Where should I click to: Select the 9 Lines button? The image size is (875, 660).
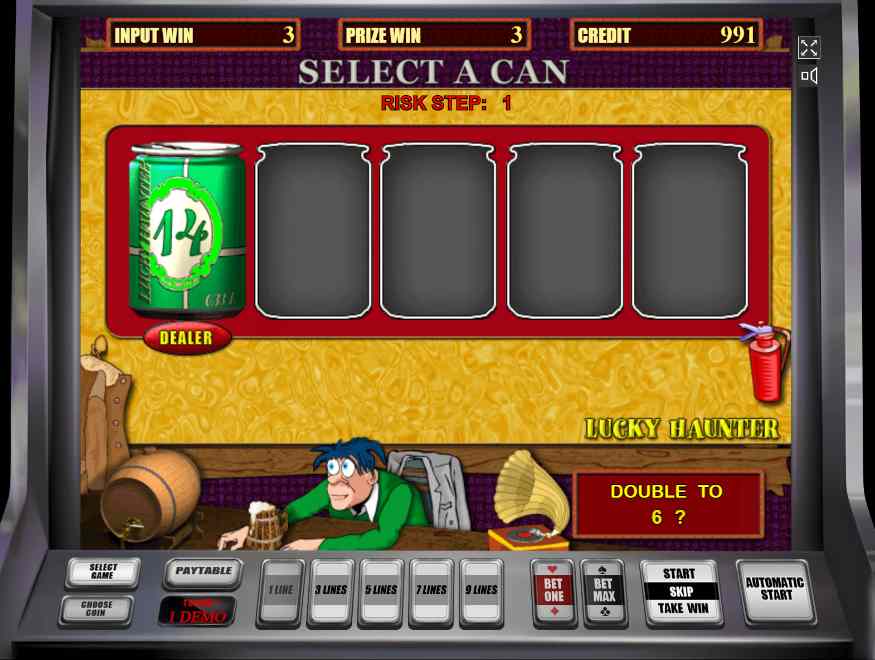click(x=482, y=592)
